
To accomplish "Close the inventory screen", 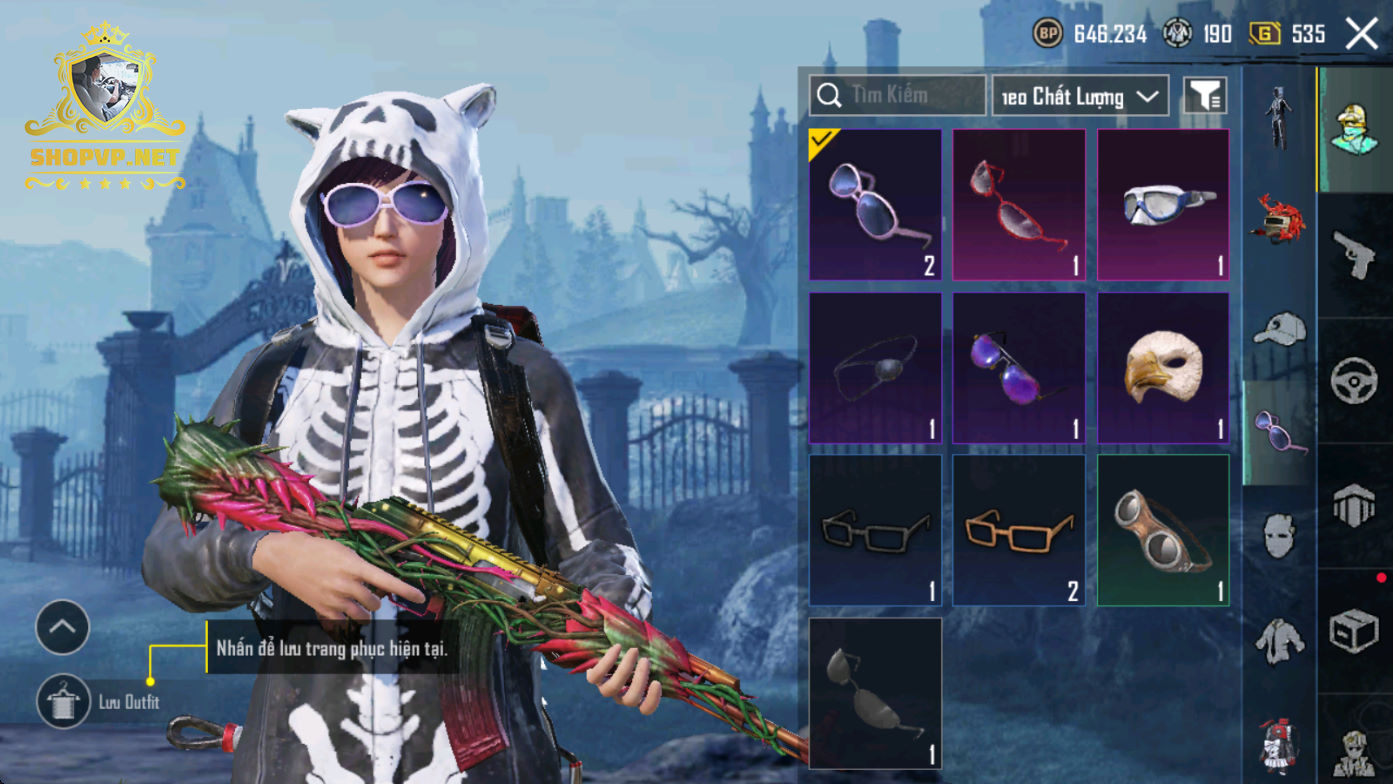I will (x=1362, y=34).
